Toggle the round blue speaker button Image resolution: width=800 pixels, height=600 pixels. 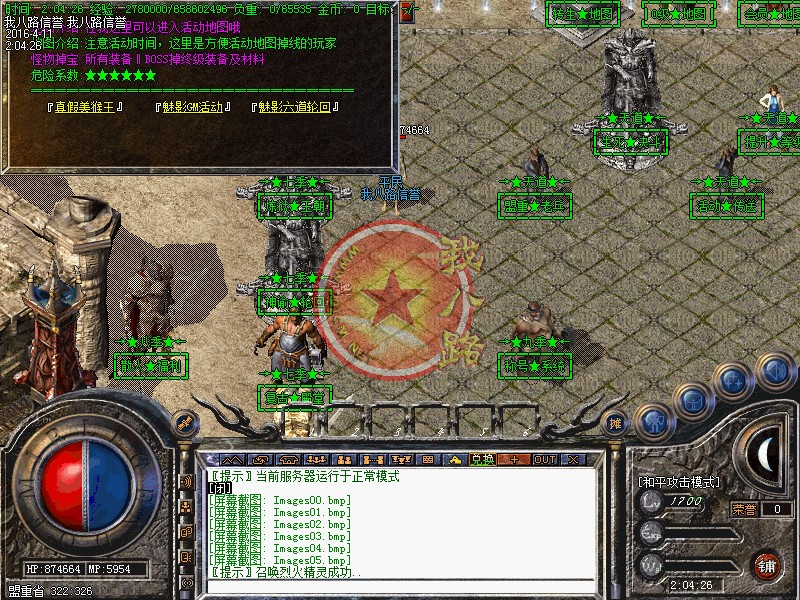(x=774, y=371)
